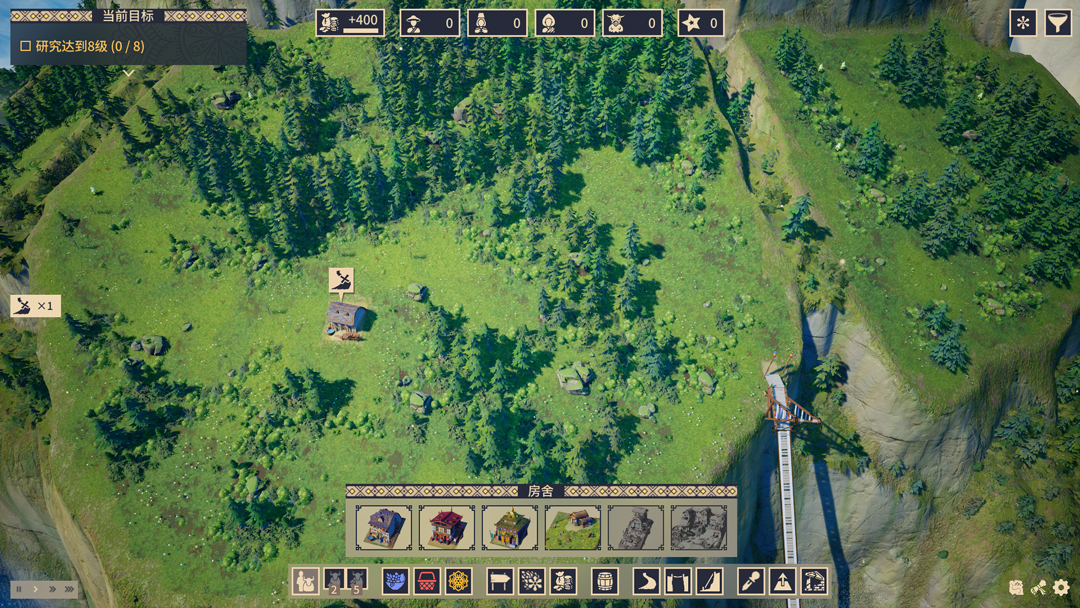Choose the winding road tool
The image size is (1080, 608).
[646, 581]
